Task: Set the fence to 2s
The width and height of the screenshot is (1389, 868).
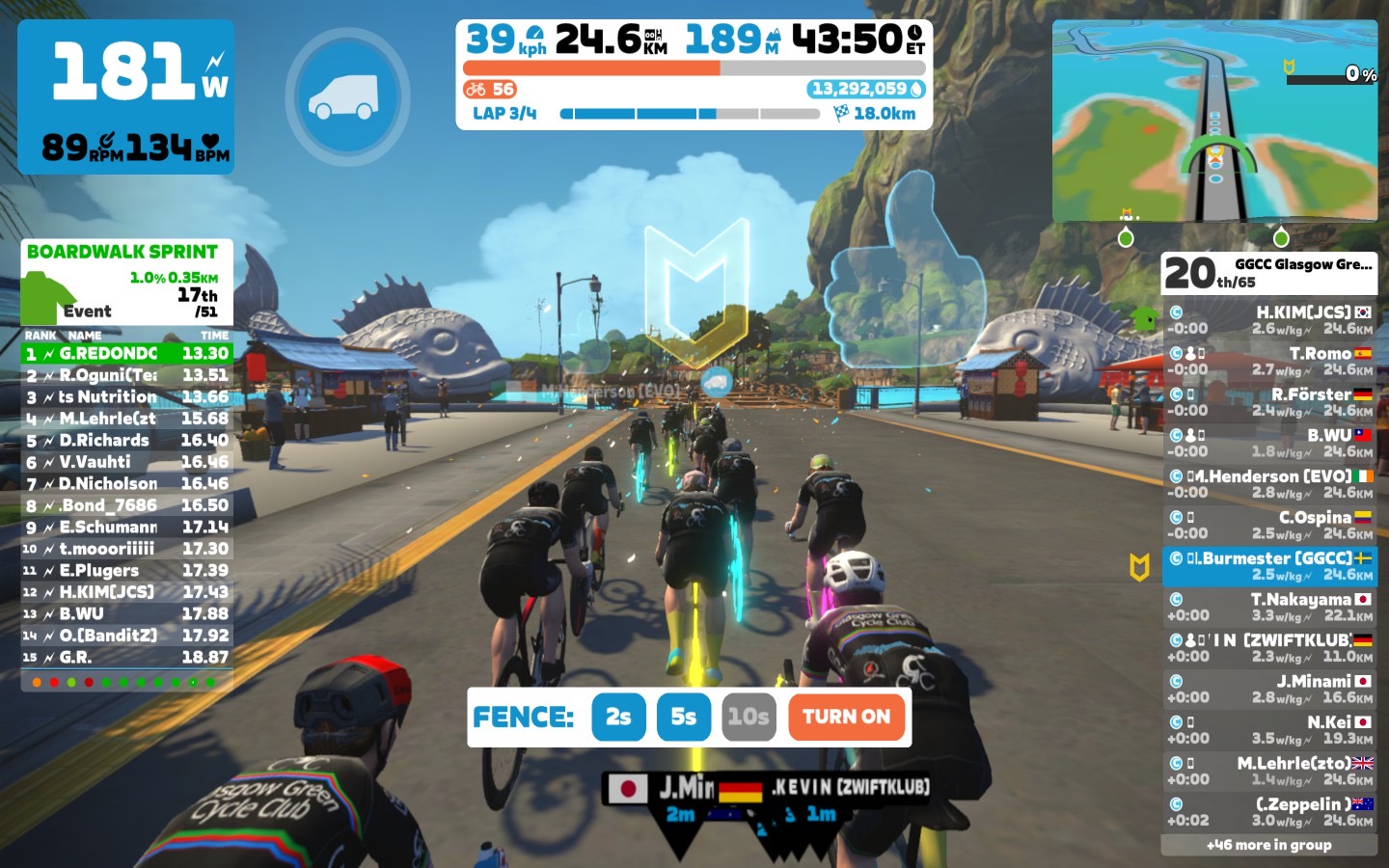Action: point(618,717)
